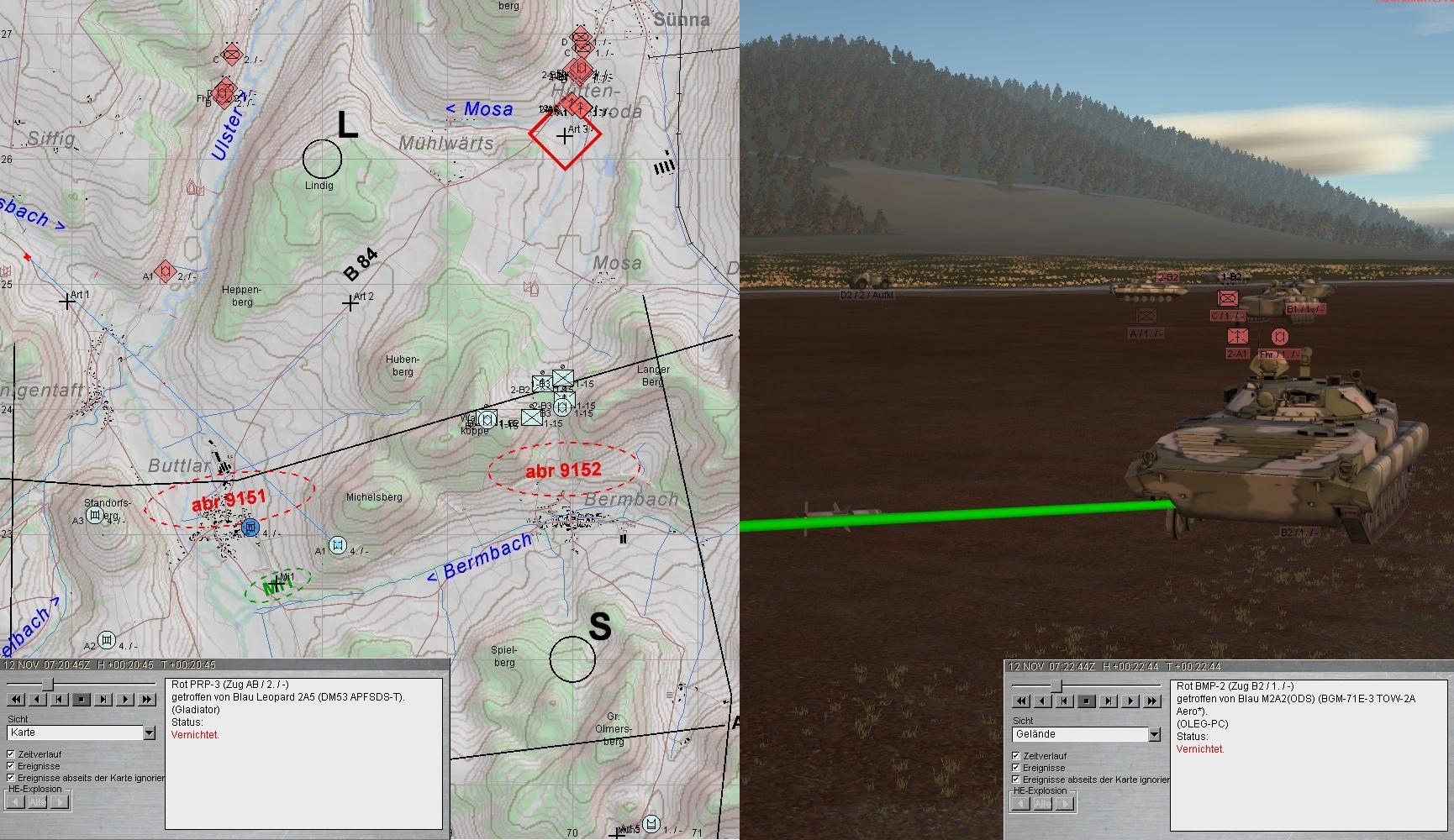Click the Gelände panel timeline slider handle
The height and width of the screenshot is (840, 1454).
(x=1056, y=686)
